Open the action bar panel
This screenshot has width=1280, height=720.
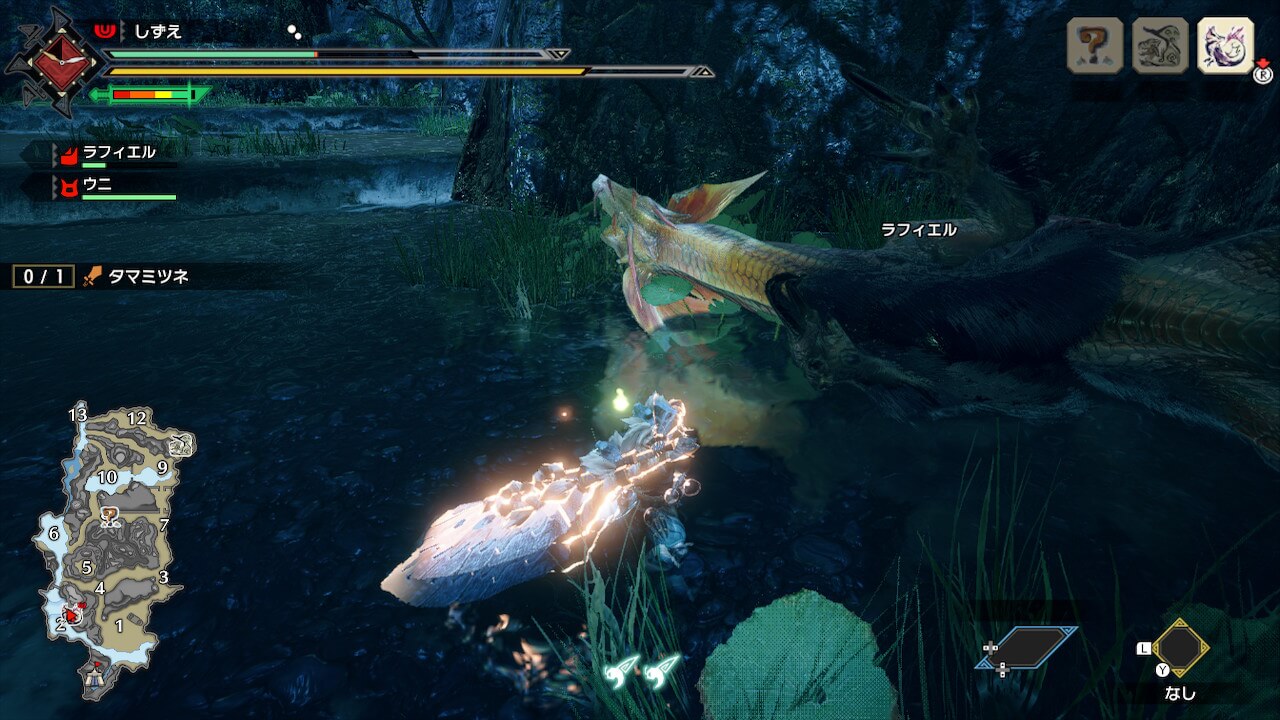point(1027,648)
